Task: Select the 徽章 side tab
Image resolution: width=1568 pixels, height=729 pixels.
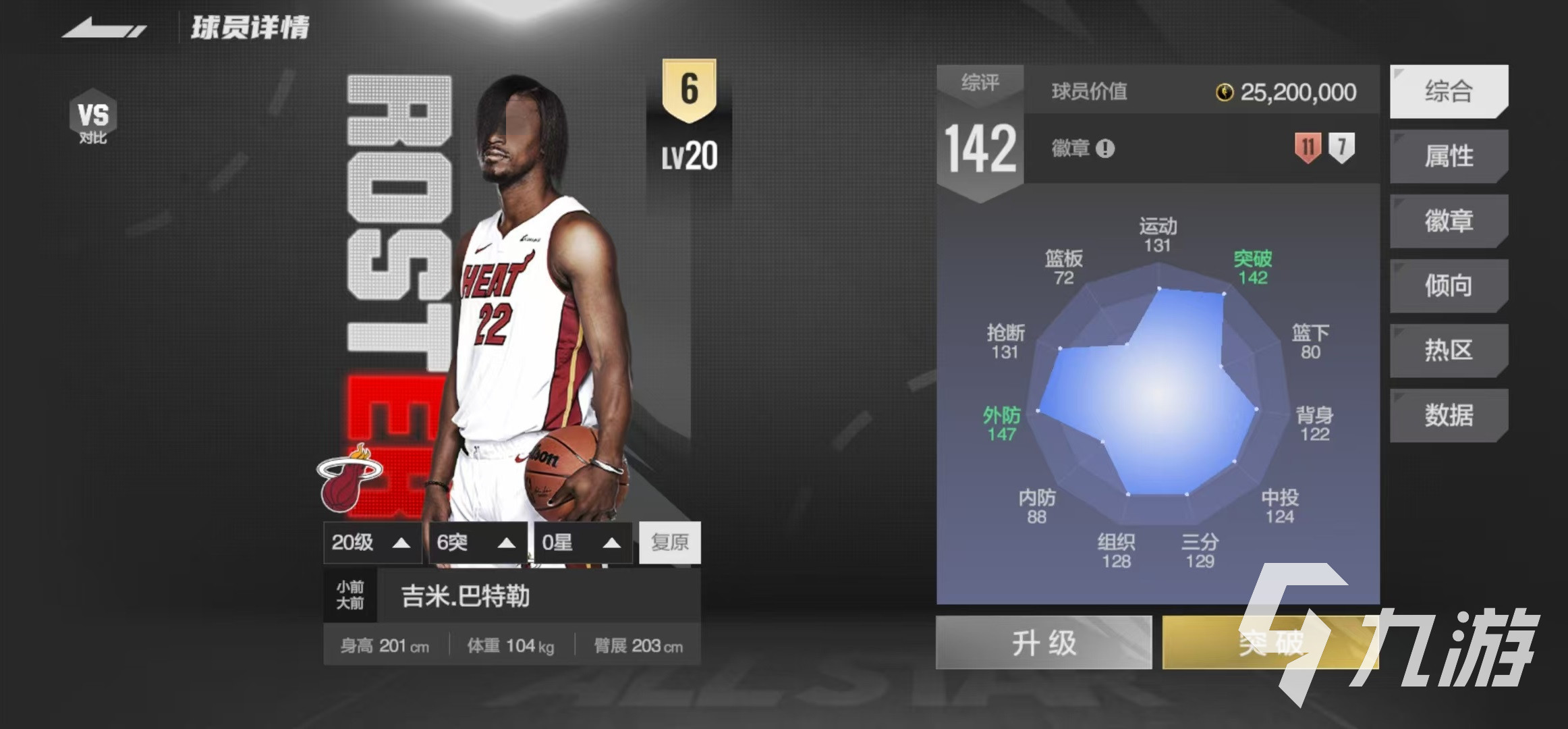Action: coord(1449,221)
